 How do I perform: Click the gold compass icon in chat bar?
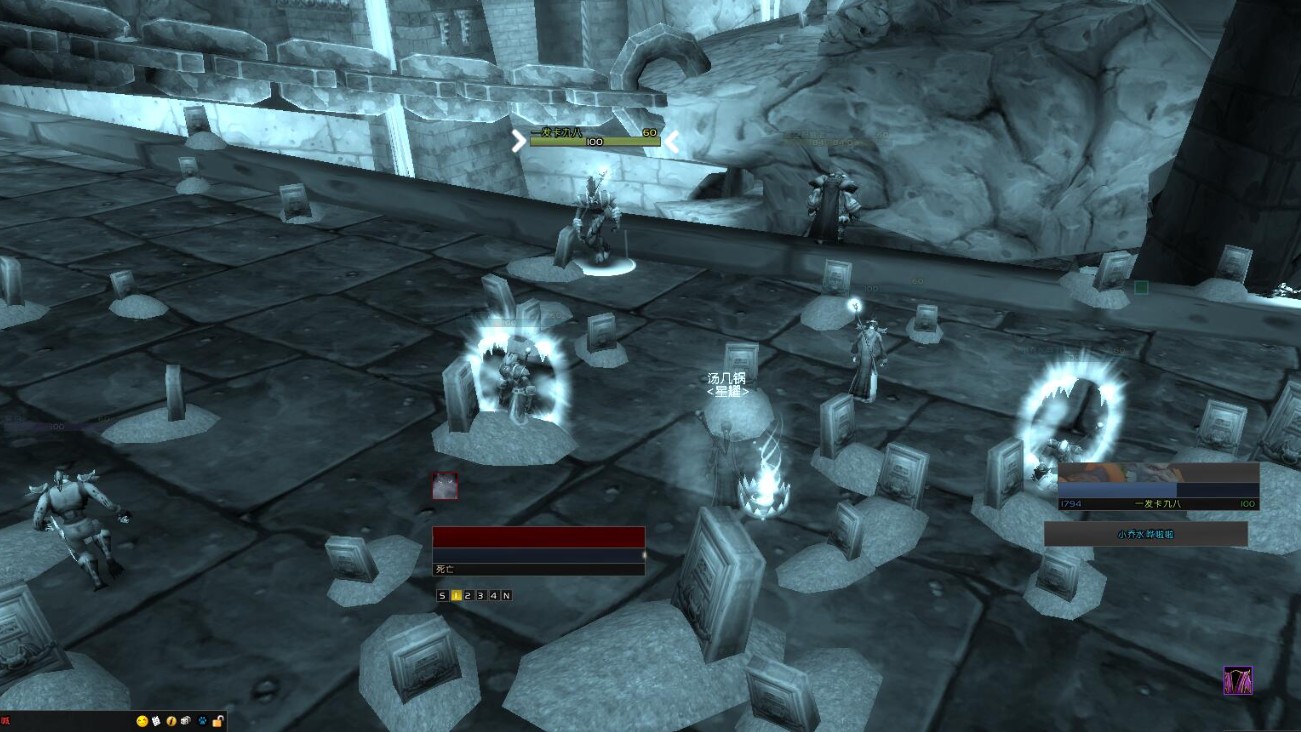coord(172,720)
